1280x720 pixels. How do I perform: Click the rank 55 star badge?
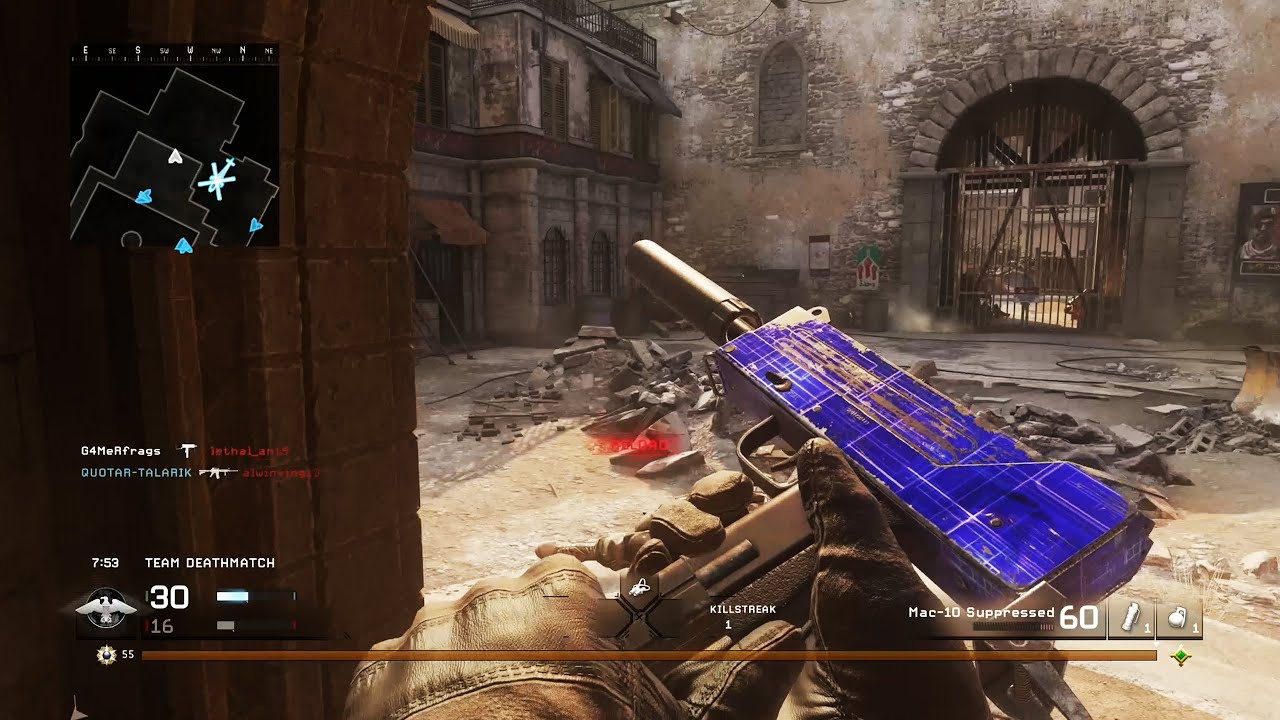(105, 655)
